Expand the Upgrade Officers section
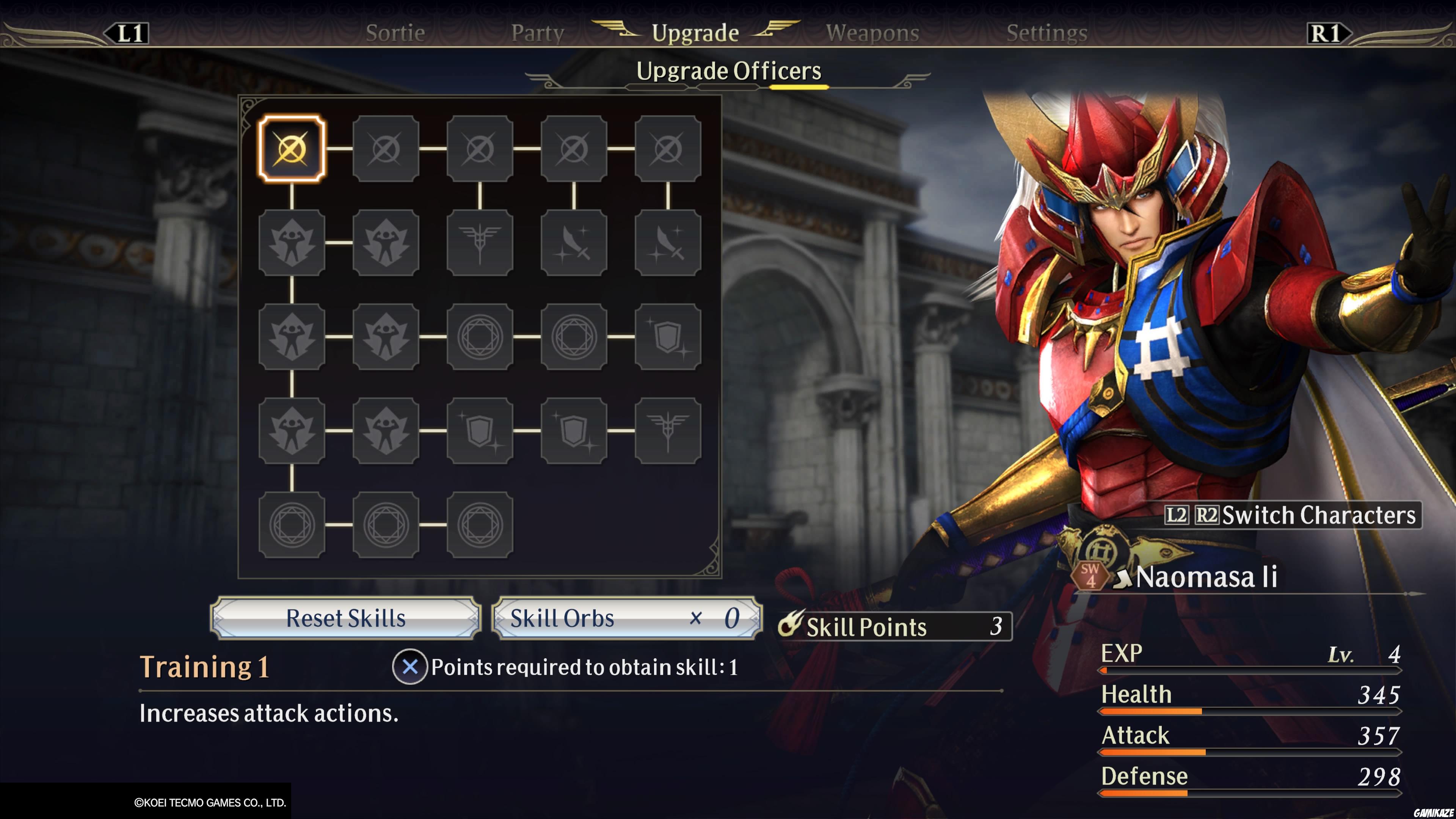The image size is (1456, 819). click(x=728, y=71)
